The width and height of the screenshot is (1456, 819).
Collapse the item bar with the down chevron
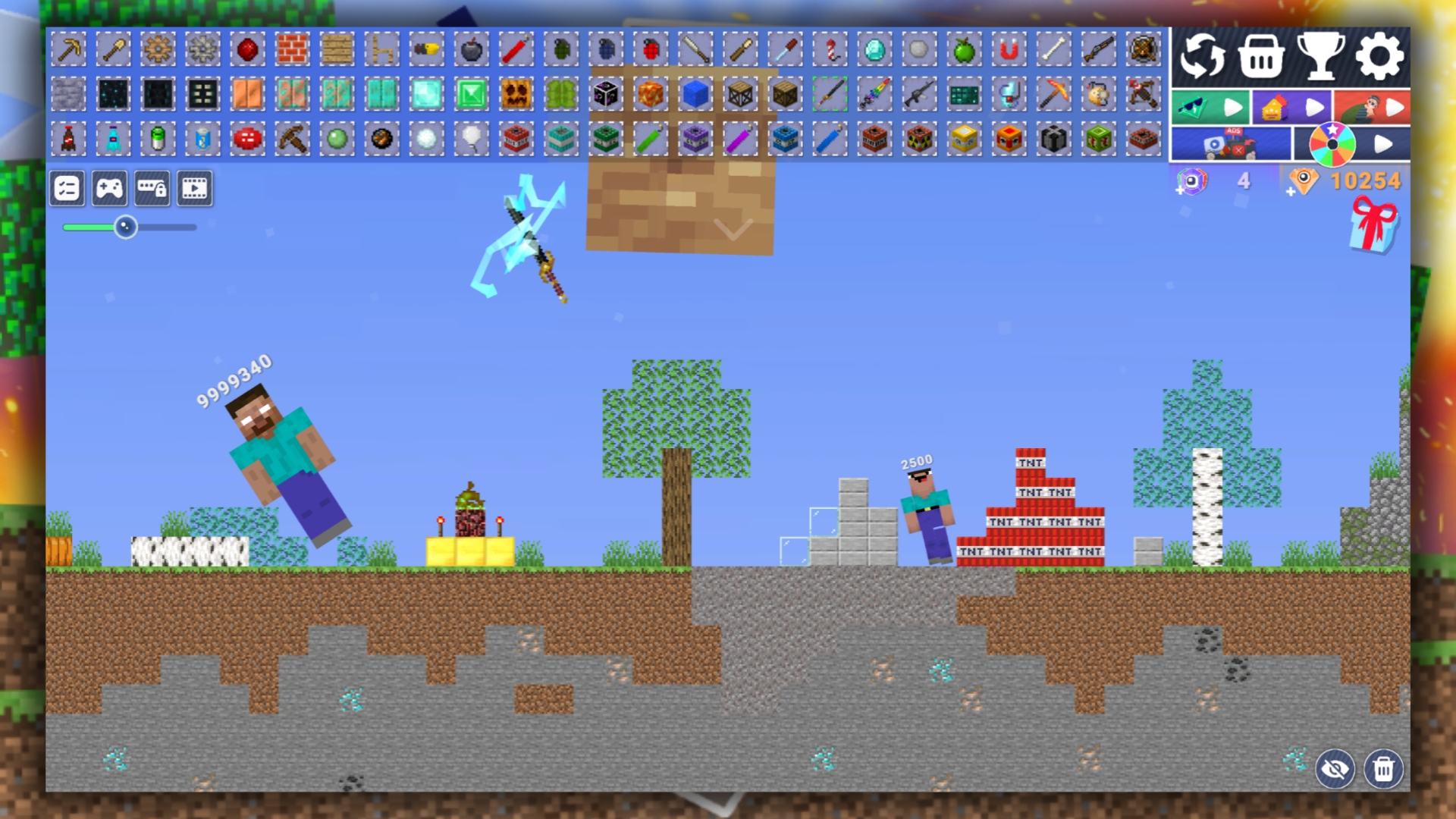tap(732, 229)
